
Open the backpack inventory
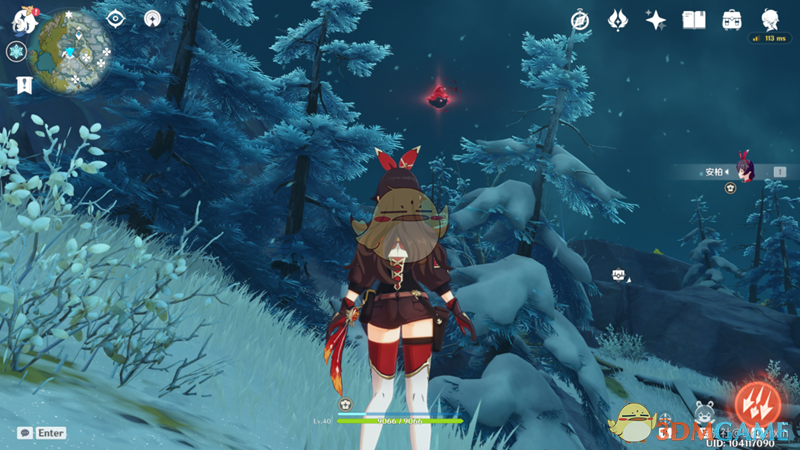[x=732, y=20]
